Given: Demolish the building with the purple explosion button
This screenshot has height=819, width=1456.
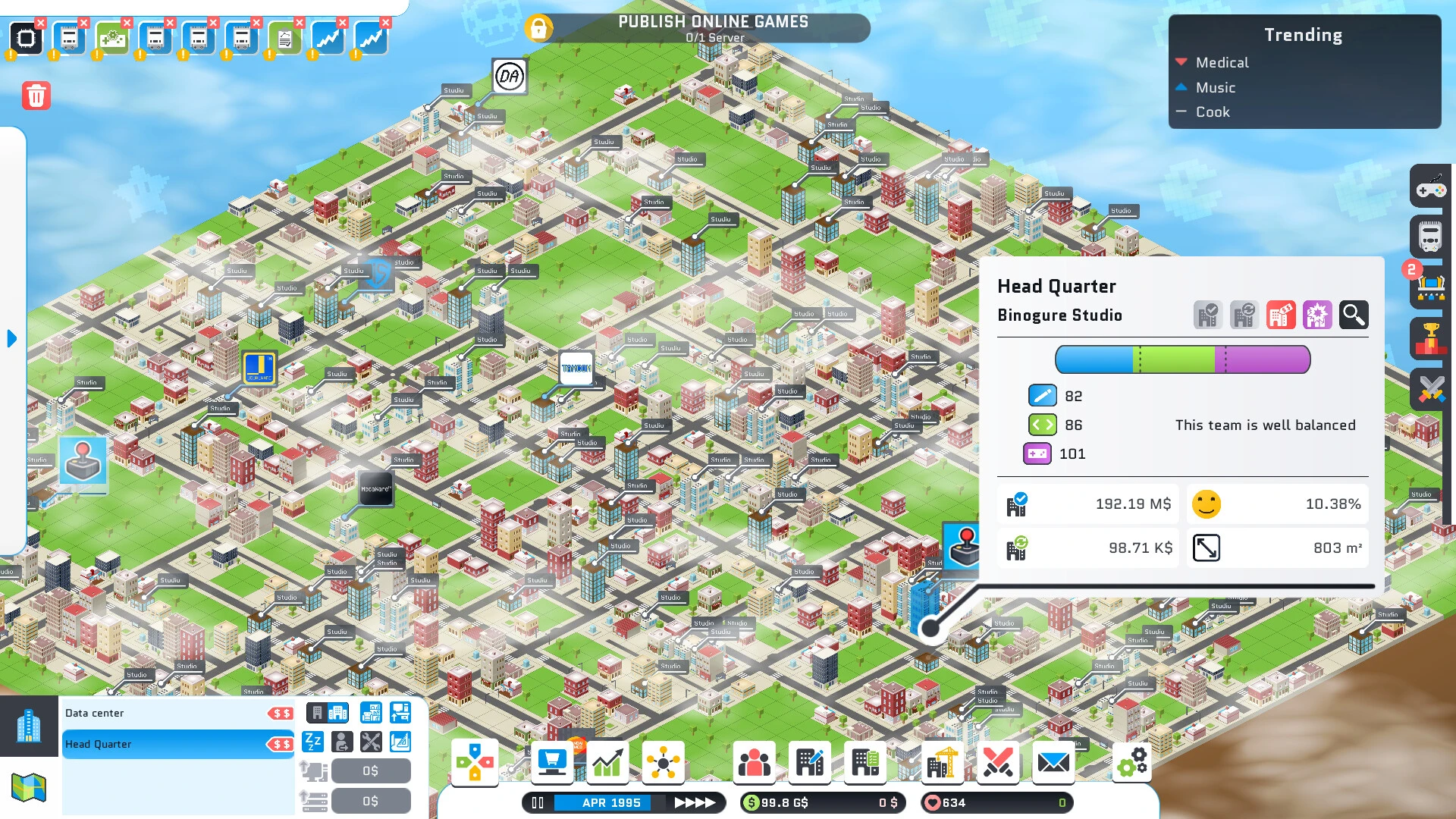Looking at the screenshot, I should coord(1317,314).
